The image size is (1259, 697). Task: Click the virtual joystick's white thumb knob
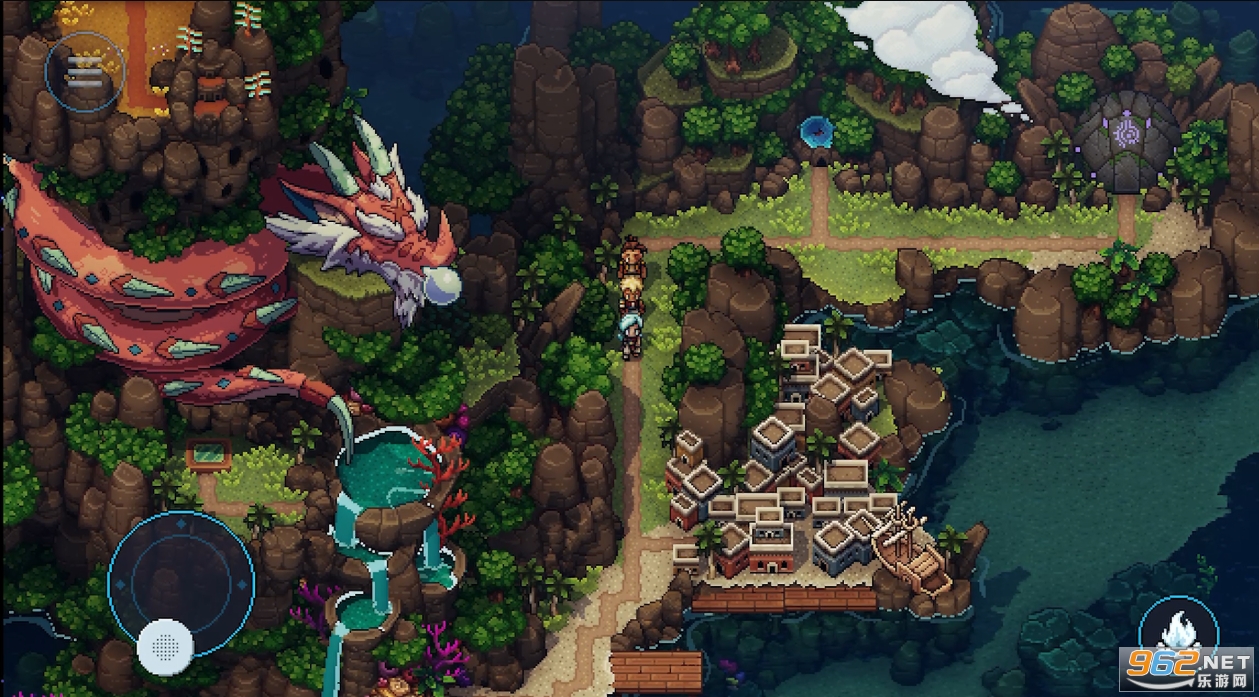tap(165, 645)
